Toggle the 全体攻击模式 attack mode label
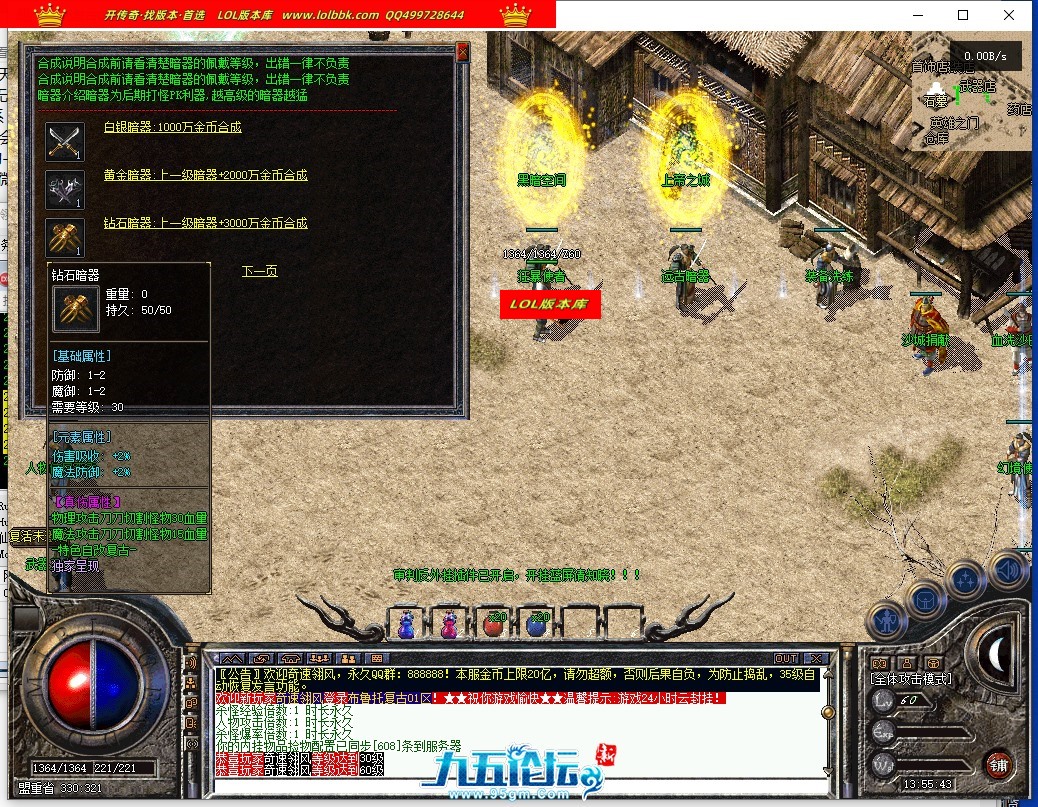 (x=912, y=679)
